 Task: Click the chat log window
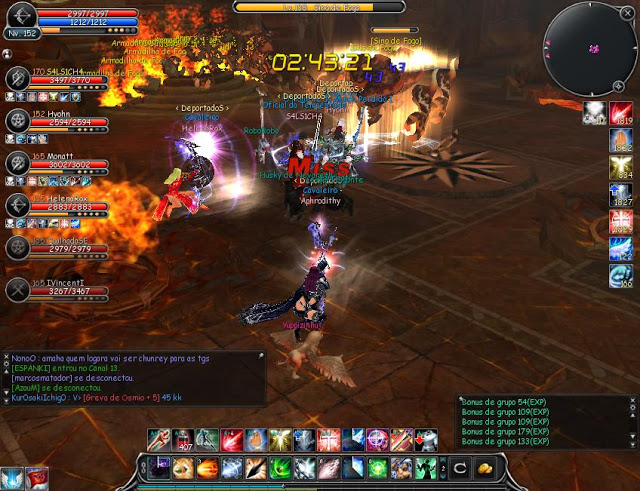pyautogui.click(x=135, y=377)
